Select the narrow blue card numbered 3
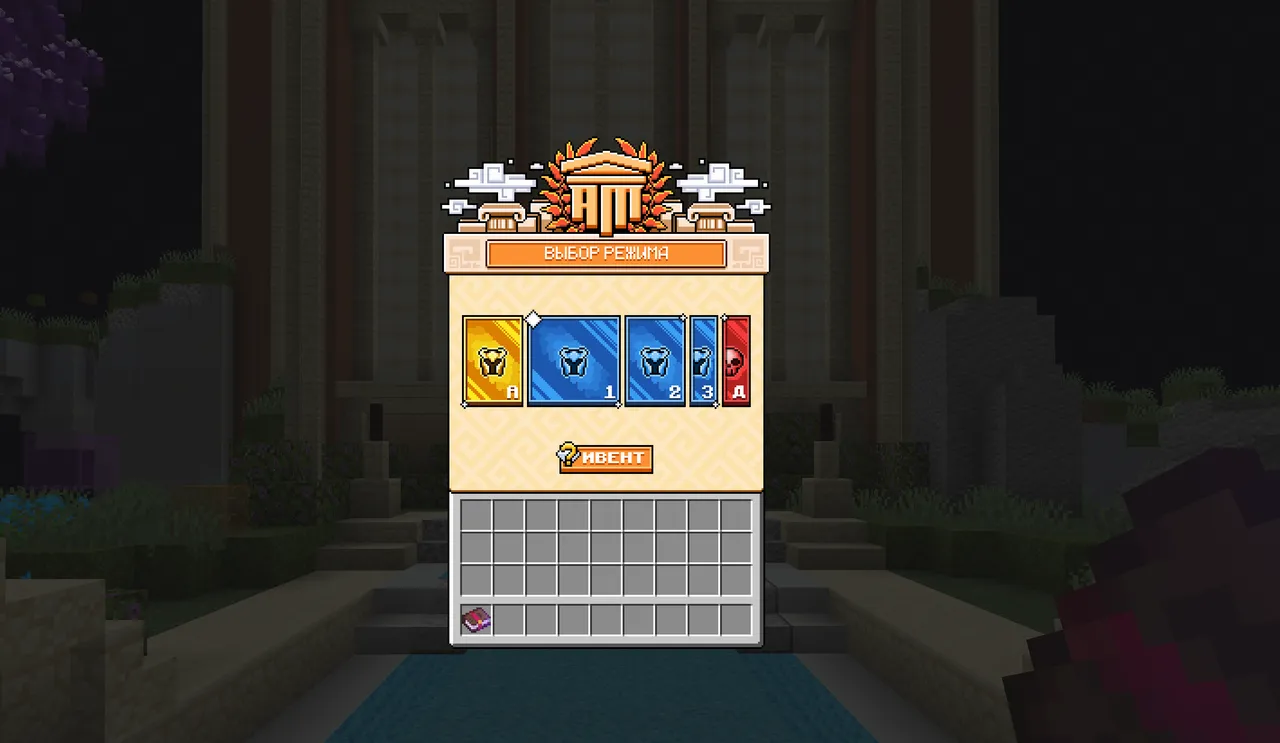The width and height of the screenshot is (1280, 743). (x=703, y=361)
